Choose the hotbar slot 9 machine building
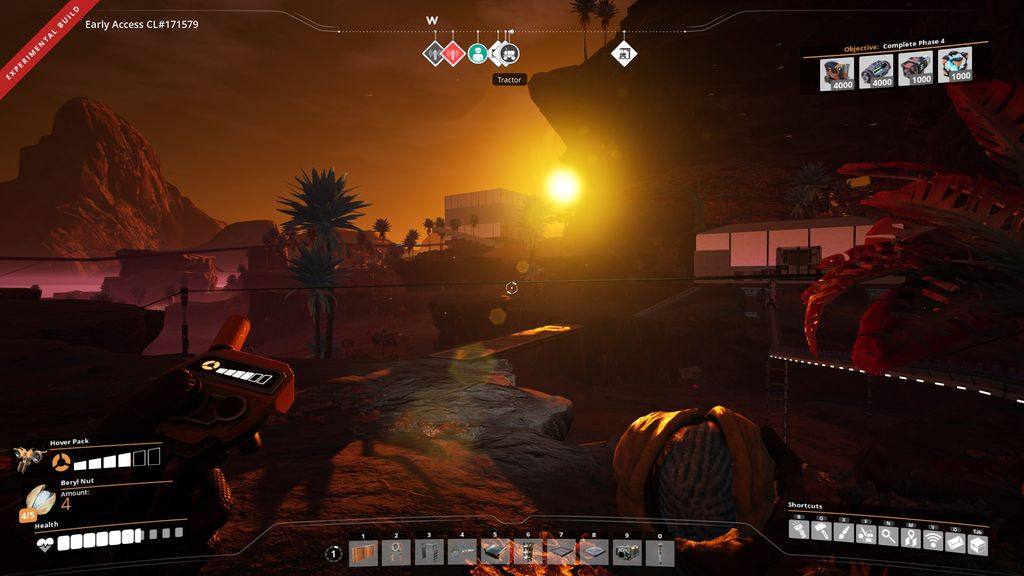Screen dimensions: 1024x576 pos(627,553)
